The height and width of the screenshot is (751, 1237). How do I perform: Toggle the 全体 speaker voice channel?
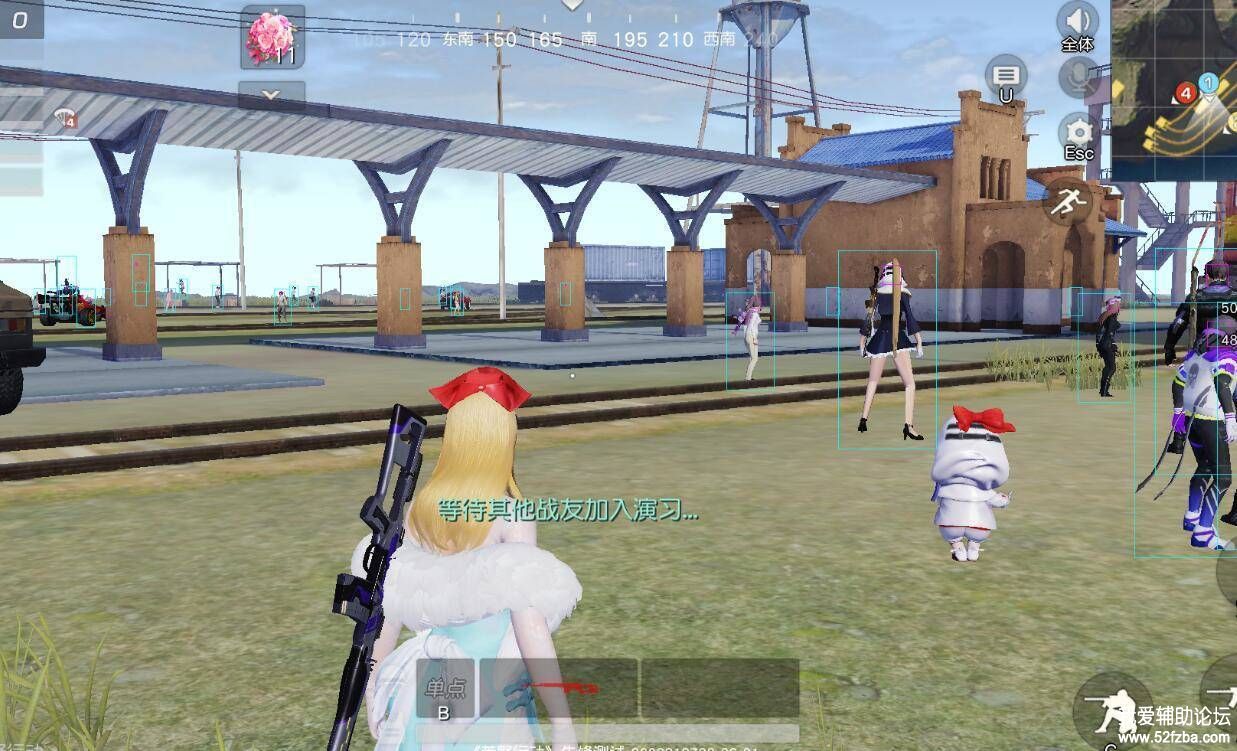[x=1077, y=22]
